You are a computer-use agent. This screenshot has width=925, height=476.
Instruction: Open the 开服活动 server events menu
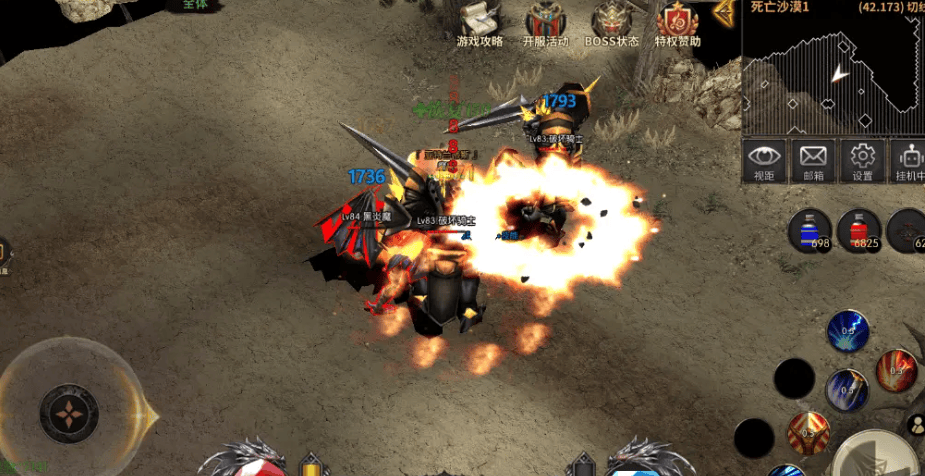pos(545,24)
